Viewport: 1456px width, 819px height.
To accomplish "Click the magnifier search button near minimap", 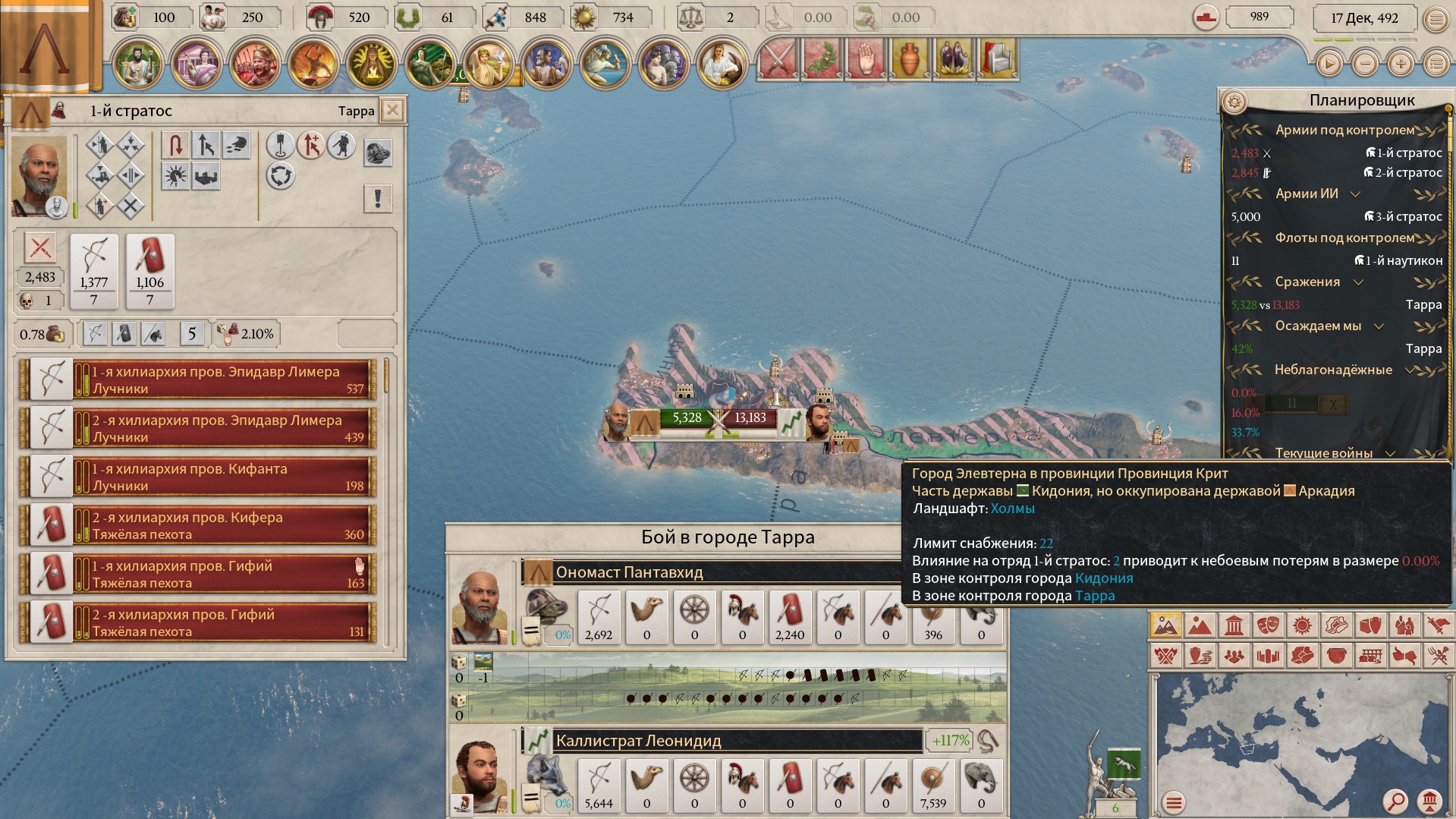I will pos(1395,801).
